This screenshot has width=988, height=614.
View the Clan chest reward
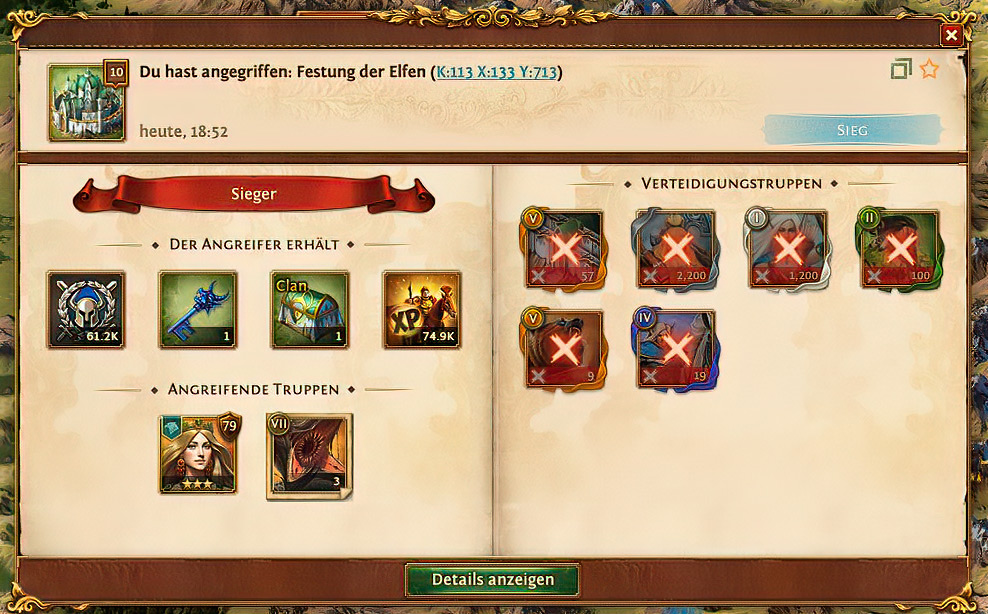310,310
